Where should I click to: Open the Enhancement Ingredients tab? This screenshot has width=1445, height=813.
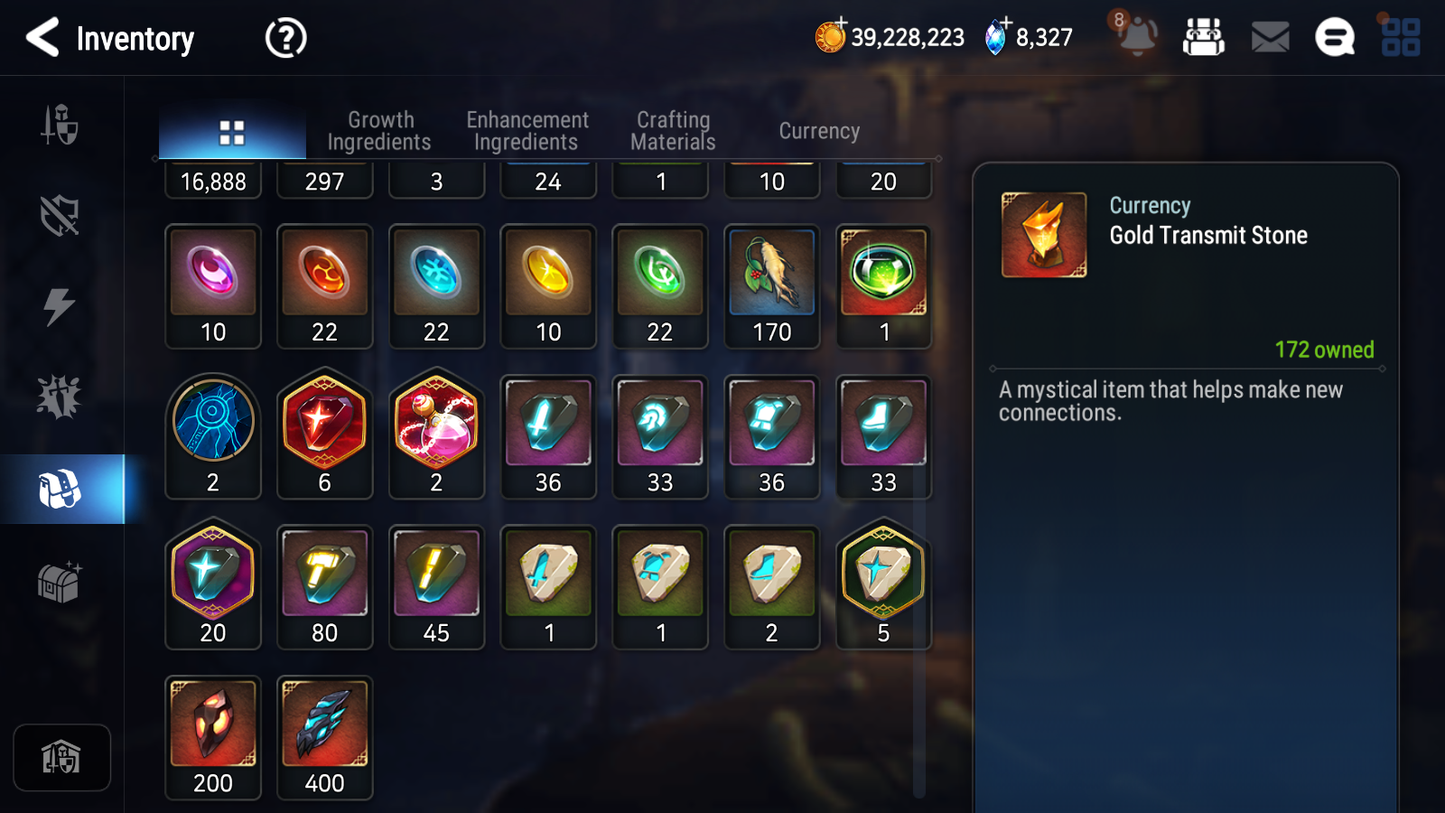coord(527,131)
